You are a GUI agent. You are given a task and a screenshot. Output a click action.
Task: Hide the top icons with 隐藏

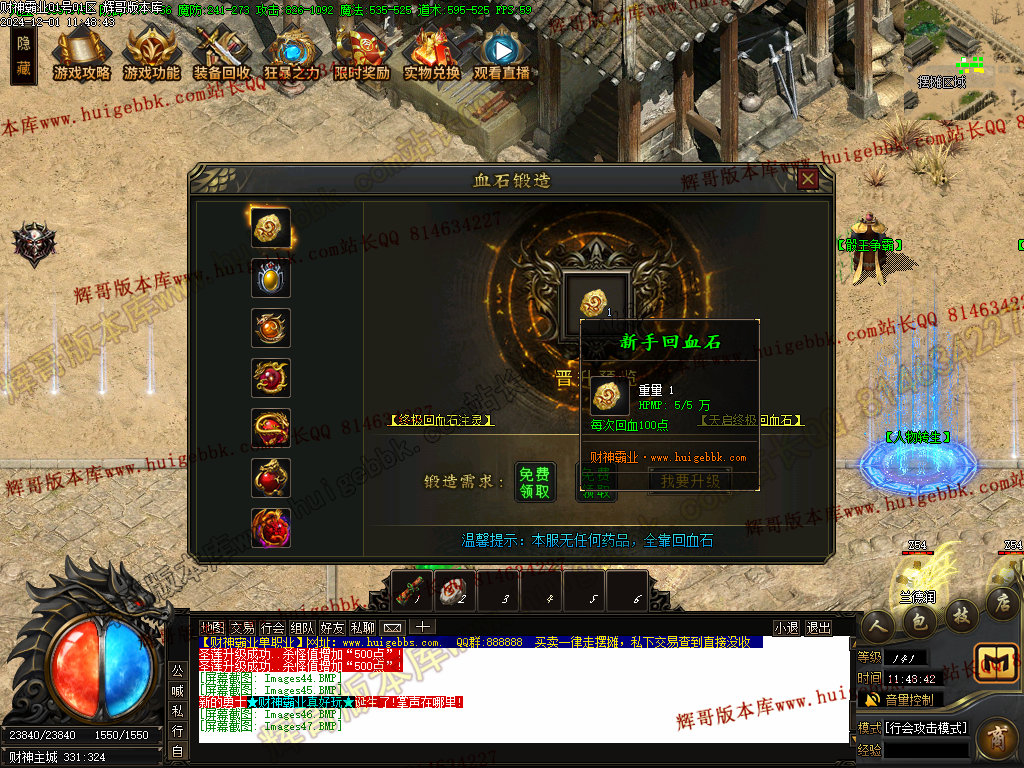click(24, 56)
